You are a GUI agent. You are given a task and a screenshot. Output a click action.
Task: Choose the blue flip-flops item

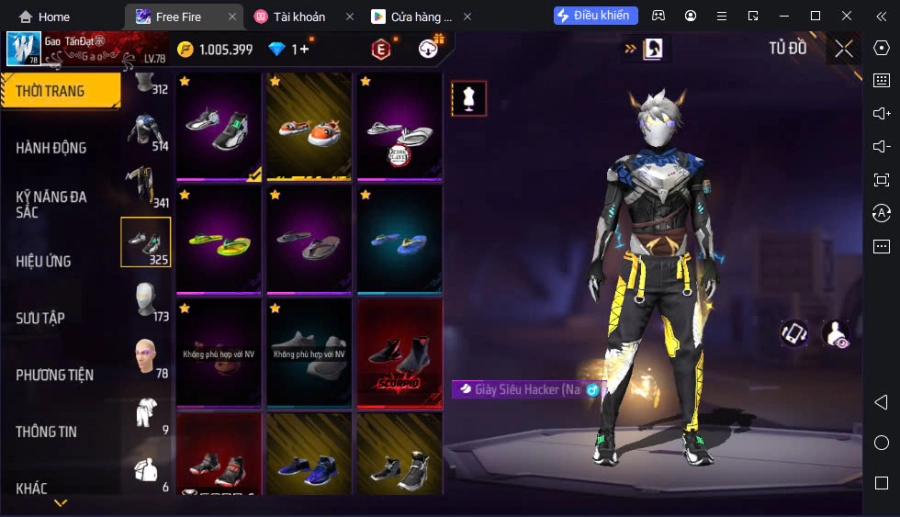click(x=400, y=240)
